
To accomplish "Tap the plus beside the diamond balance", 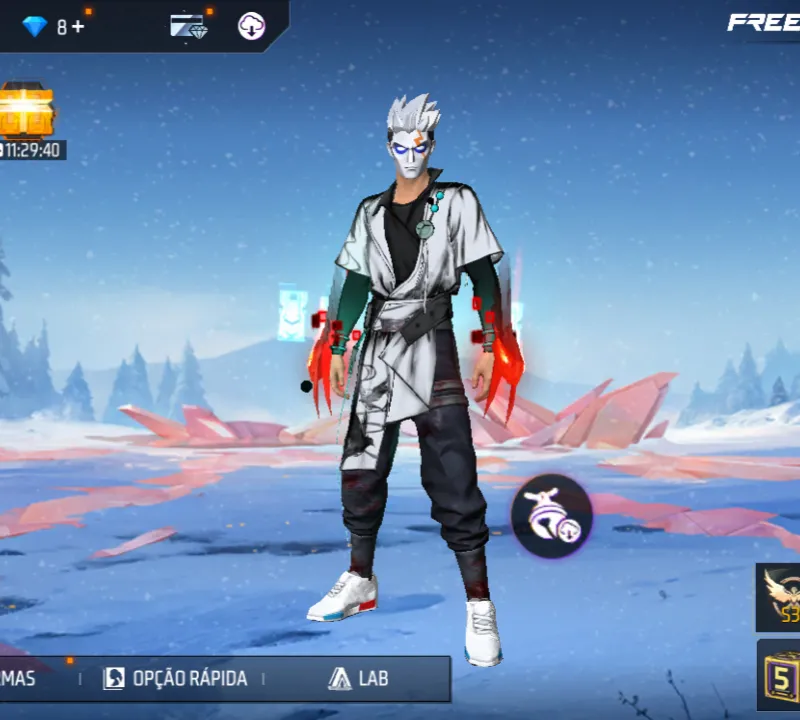I will (79, 27).
